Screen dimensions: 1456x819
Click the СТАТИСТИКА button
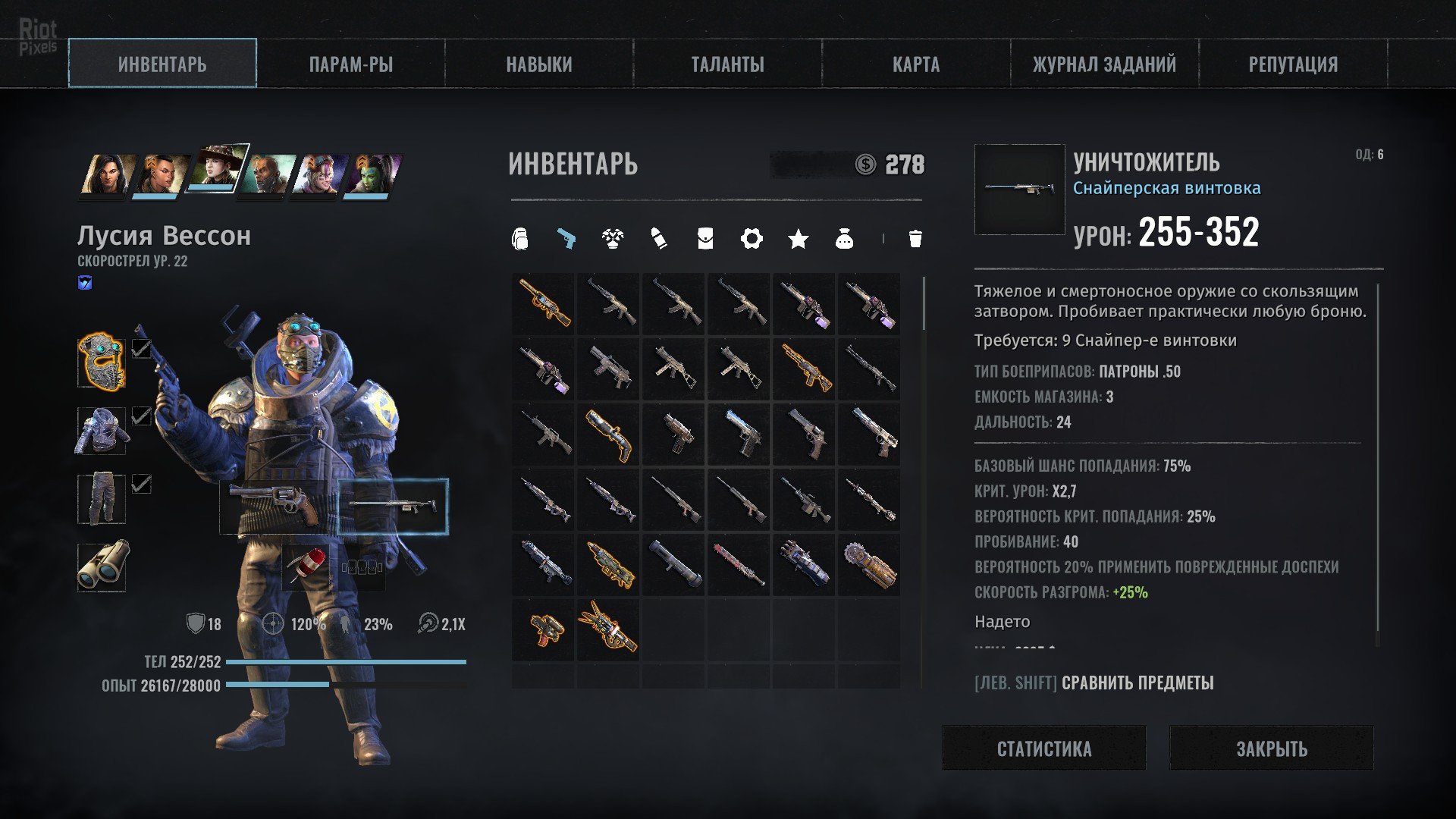[x=1043, y=748]
